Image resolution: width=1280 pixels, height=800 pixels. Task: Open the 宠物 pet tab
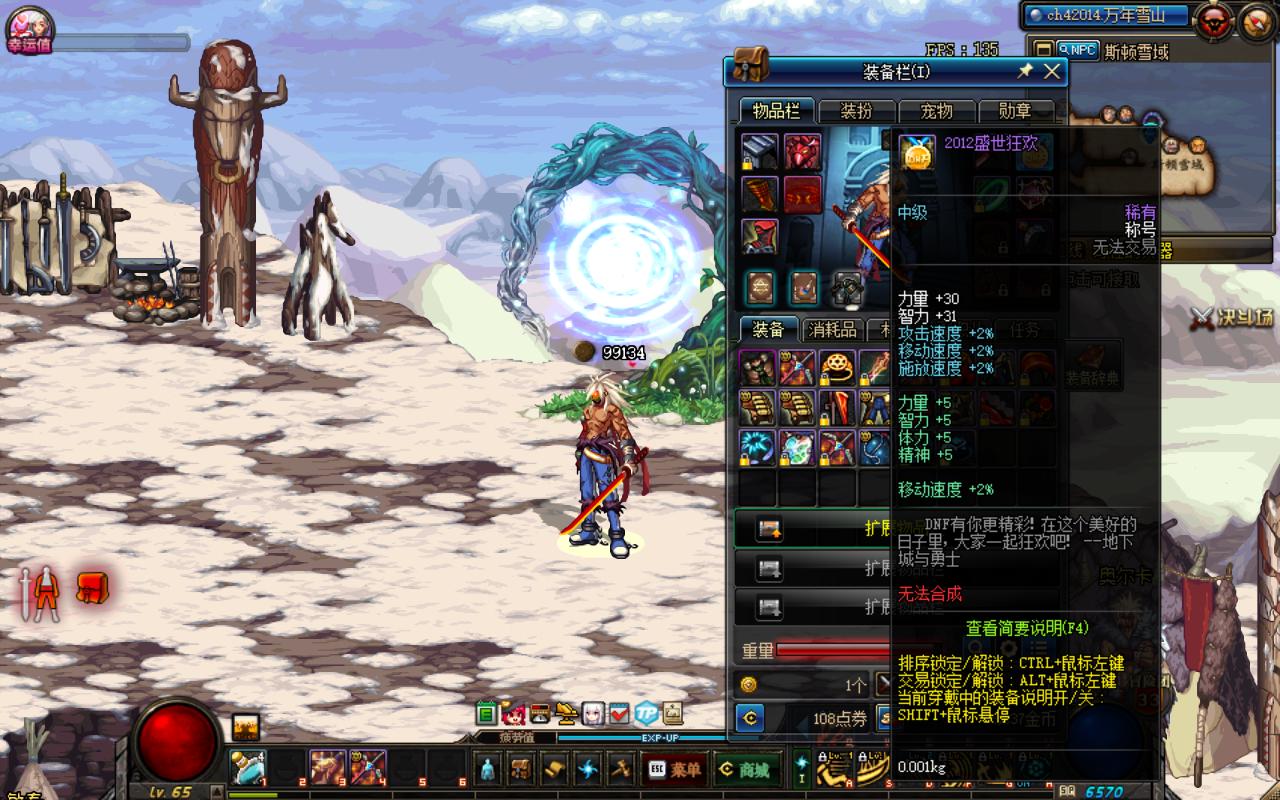936,111
